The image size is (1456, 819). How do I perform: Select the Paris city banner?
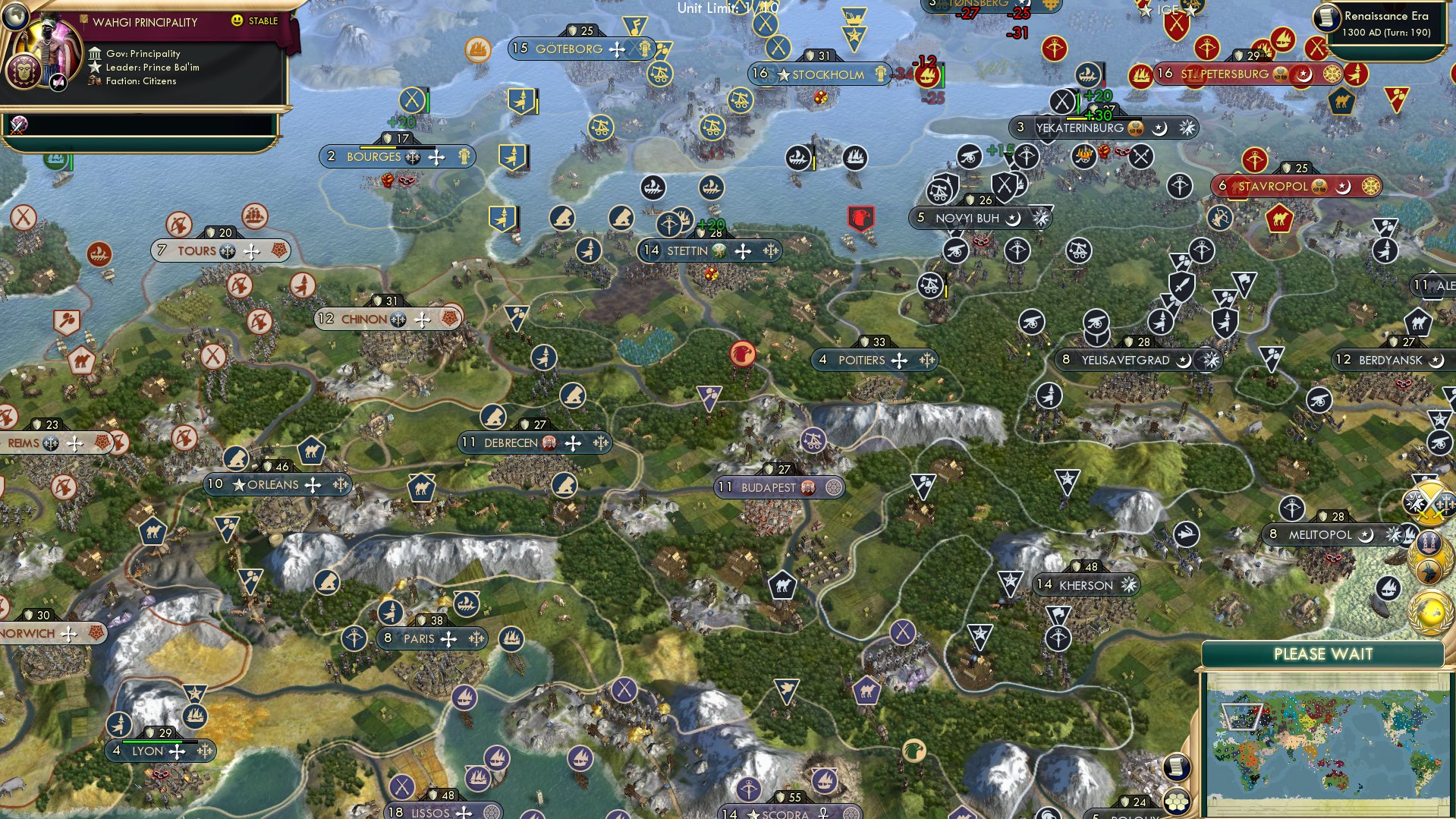tap(430, 638)
